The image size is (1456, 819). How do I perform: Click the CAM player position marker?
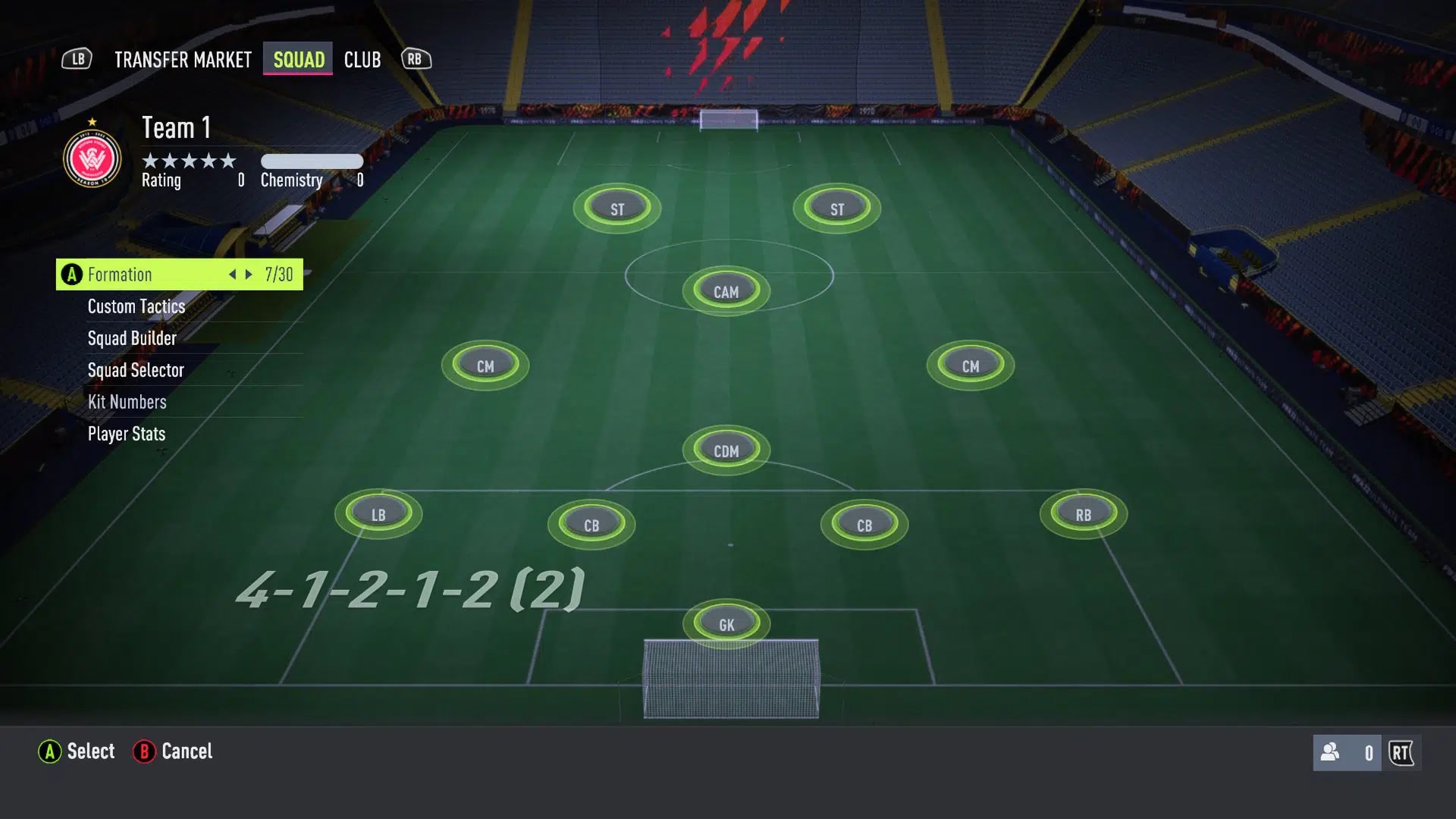pos(725,290)
